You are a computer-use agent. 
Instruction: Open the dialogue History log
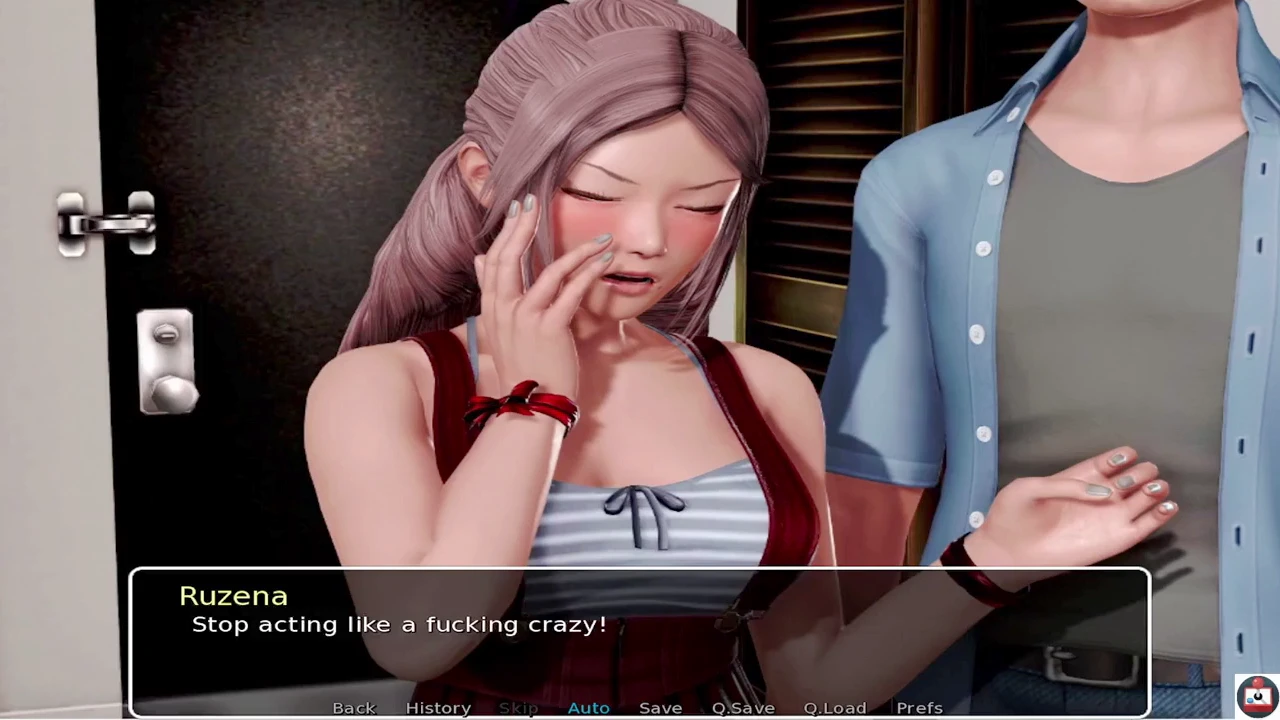point(438,708)
